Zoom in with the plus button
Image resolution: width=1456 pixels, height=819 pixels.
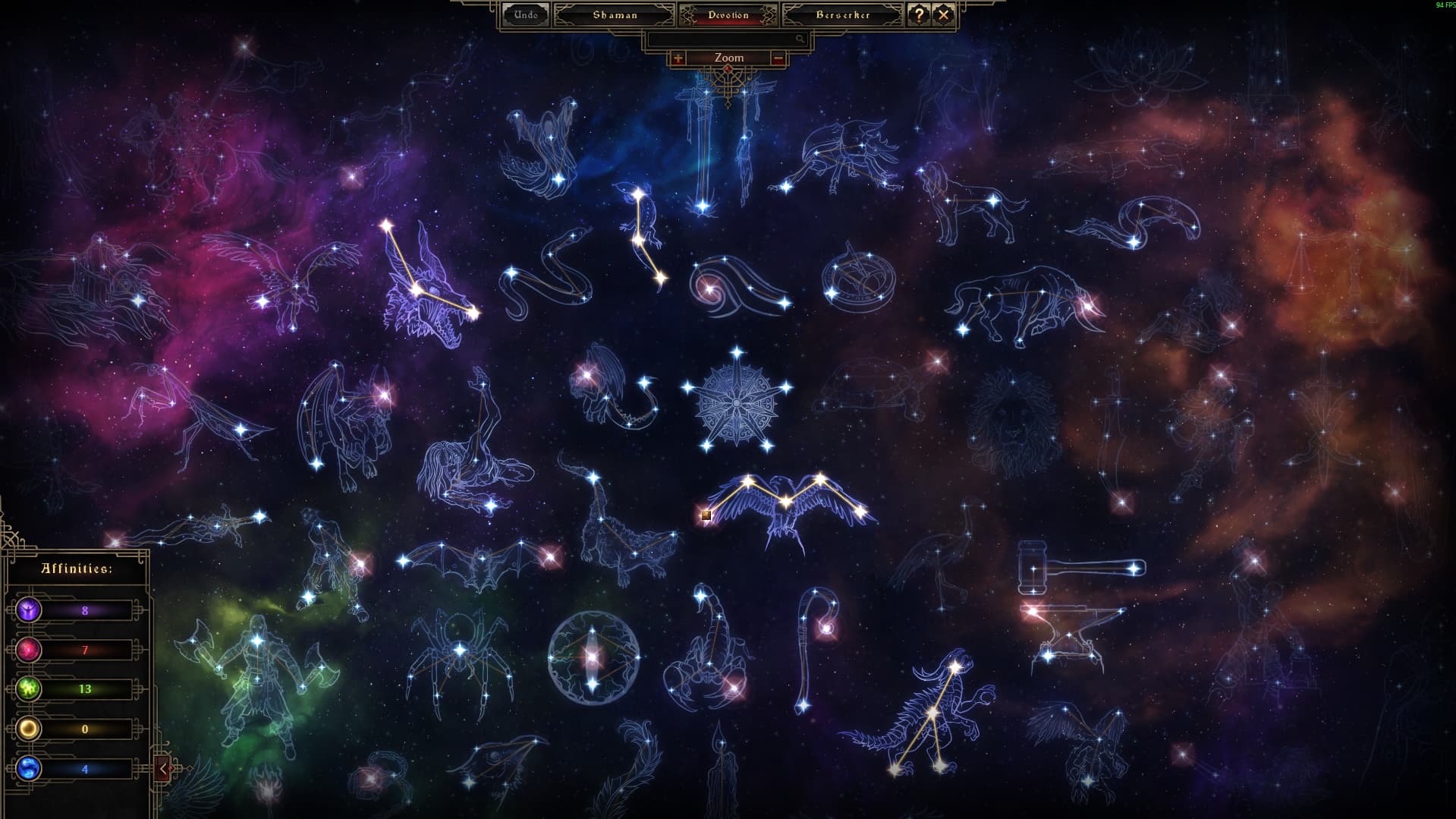(x=678, y=58)
